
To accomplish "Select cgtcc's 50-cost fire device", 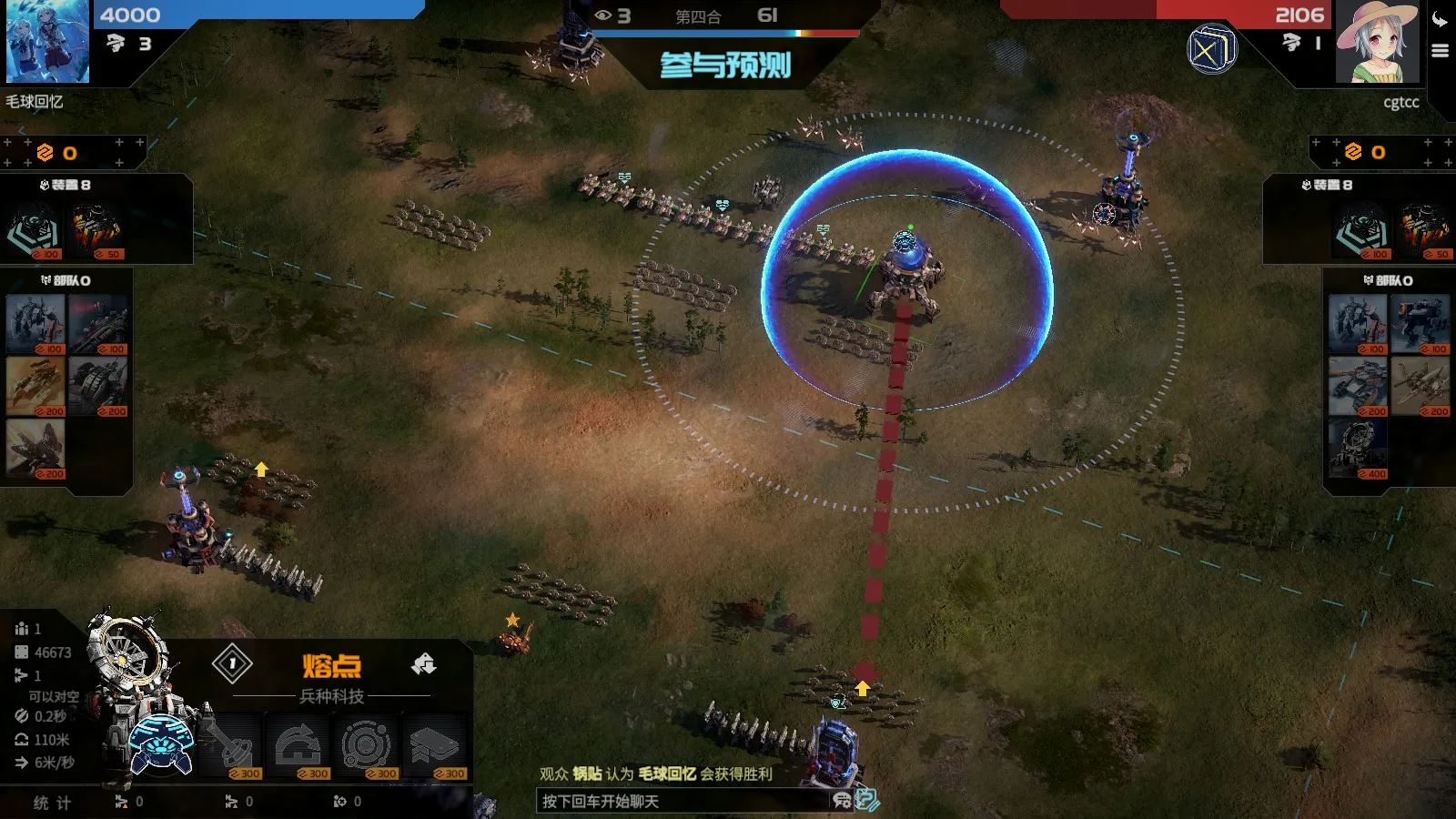I will click(1424, 232).
